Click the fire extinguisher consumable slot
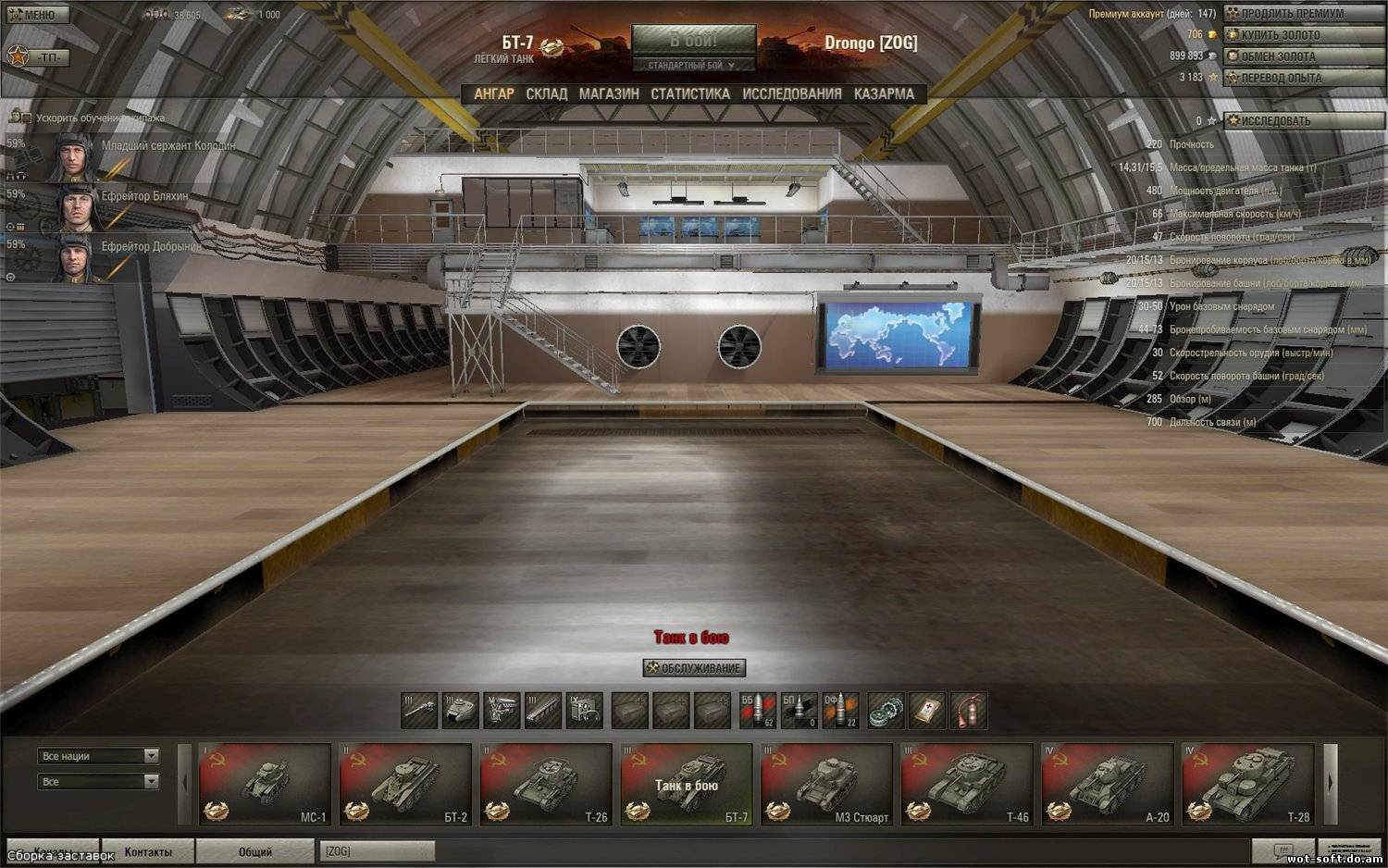 pyautogui.click(x=968, y=711)
